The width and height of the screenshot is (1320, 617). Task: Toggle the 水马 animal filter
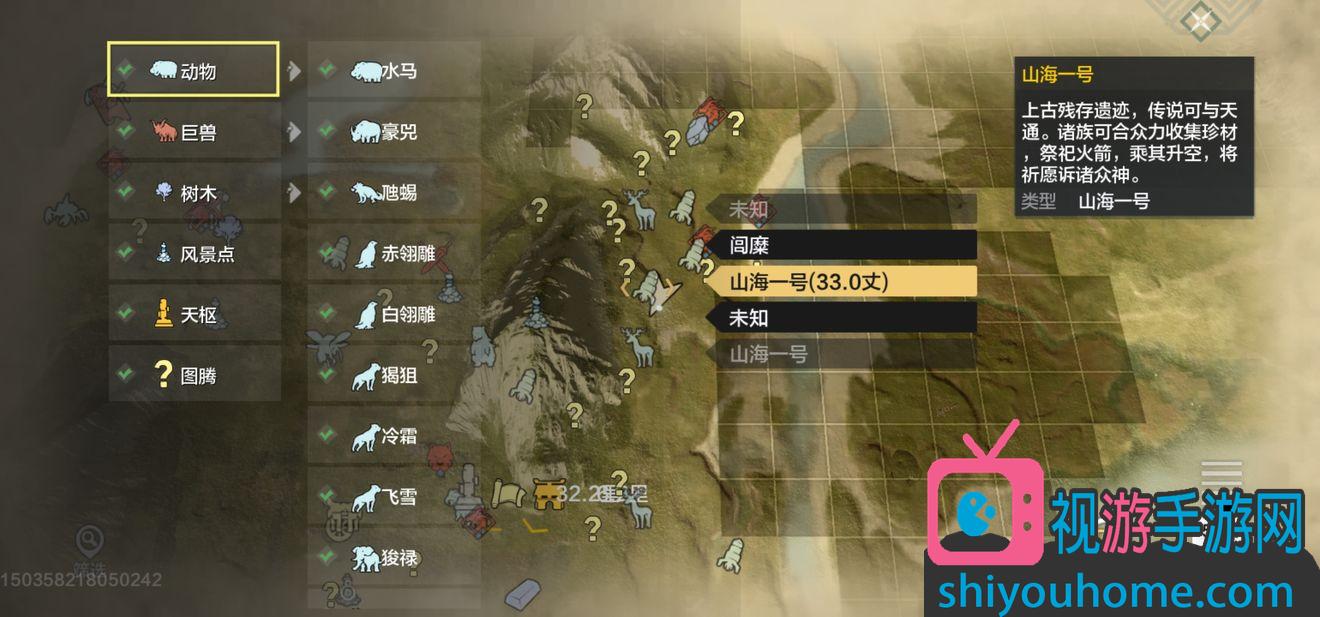click(393, 70)
